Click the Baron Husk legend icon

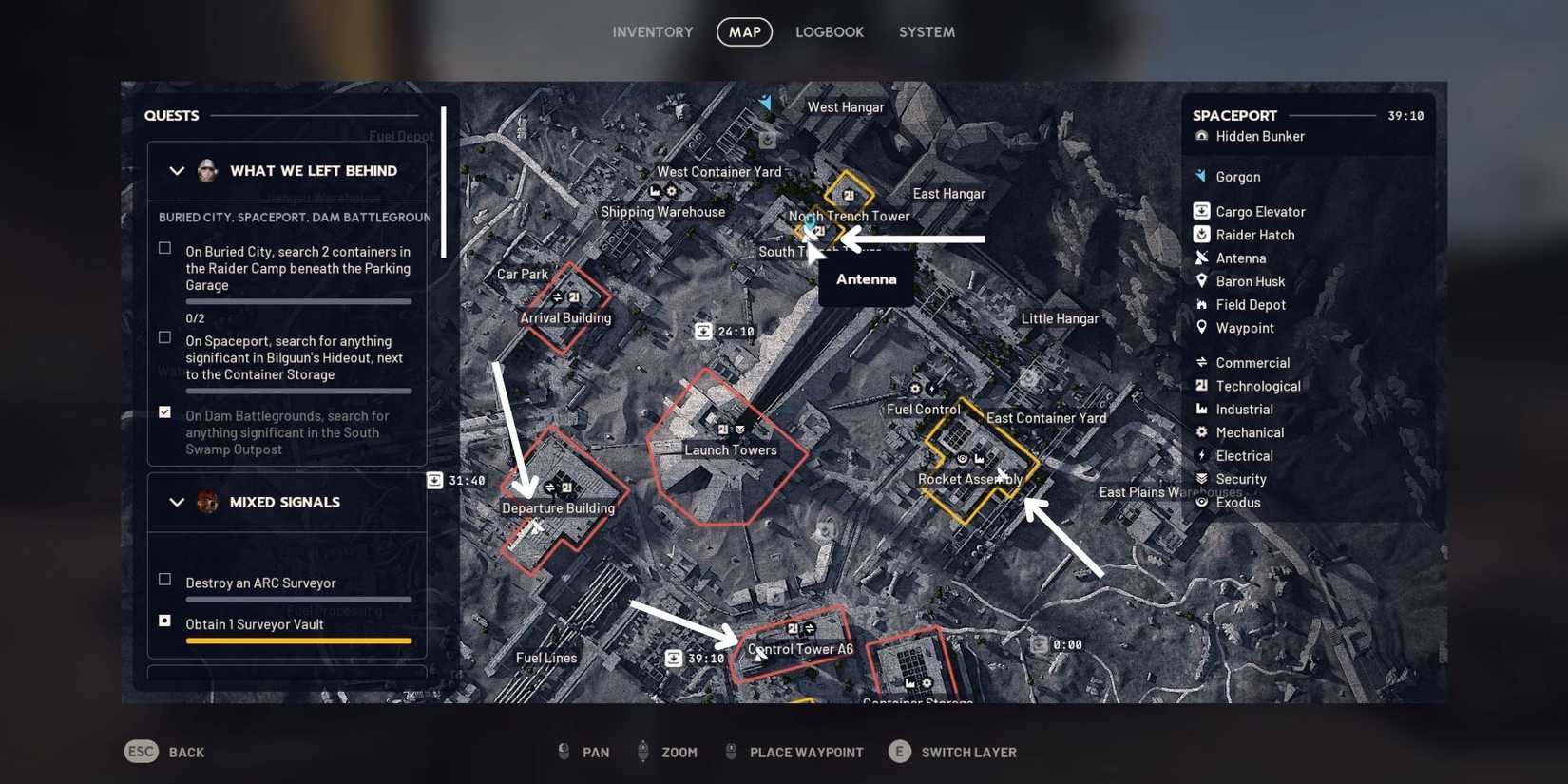(x=1203, y=281)
